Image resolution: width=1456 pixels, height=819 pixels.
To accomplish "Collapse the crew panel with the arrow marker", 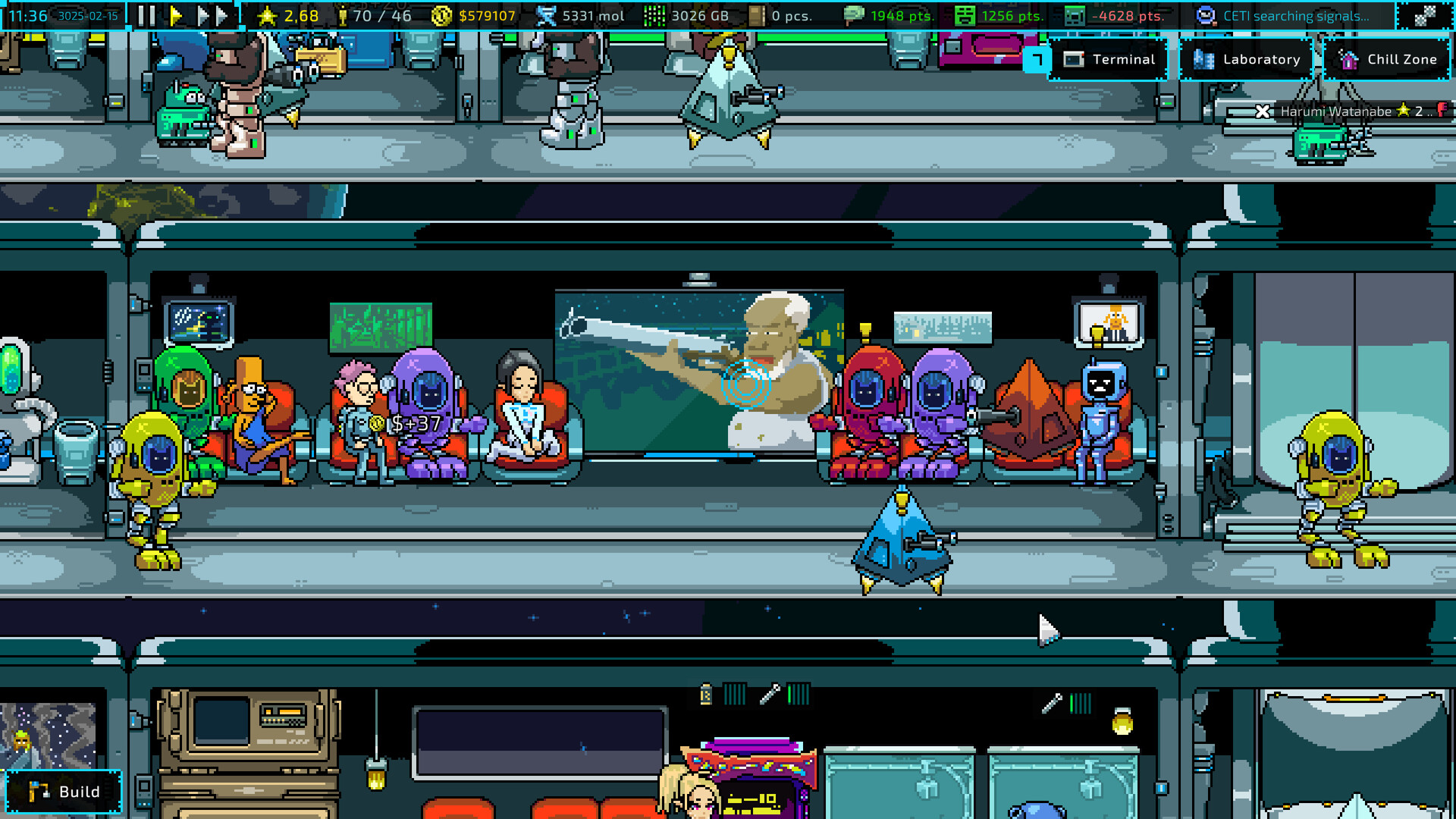I will [x=1037, y=59].
